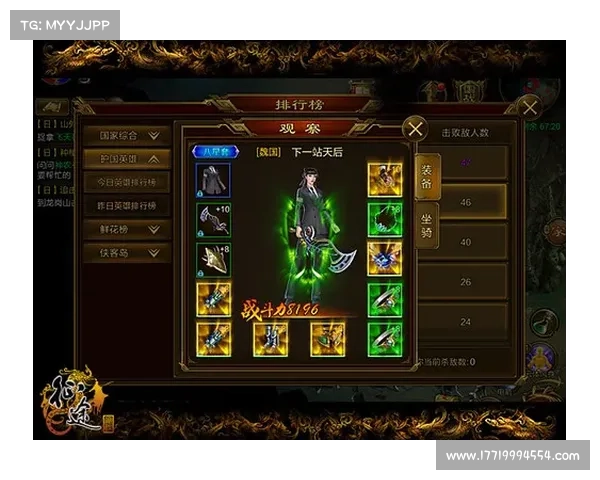The height and width of the screenshot is (480, 600).
Task: Open 昨日英雄排行榜 ranking list
Action: pos(126,205)
